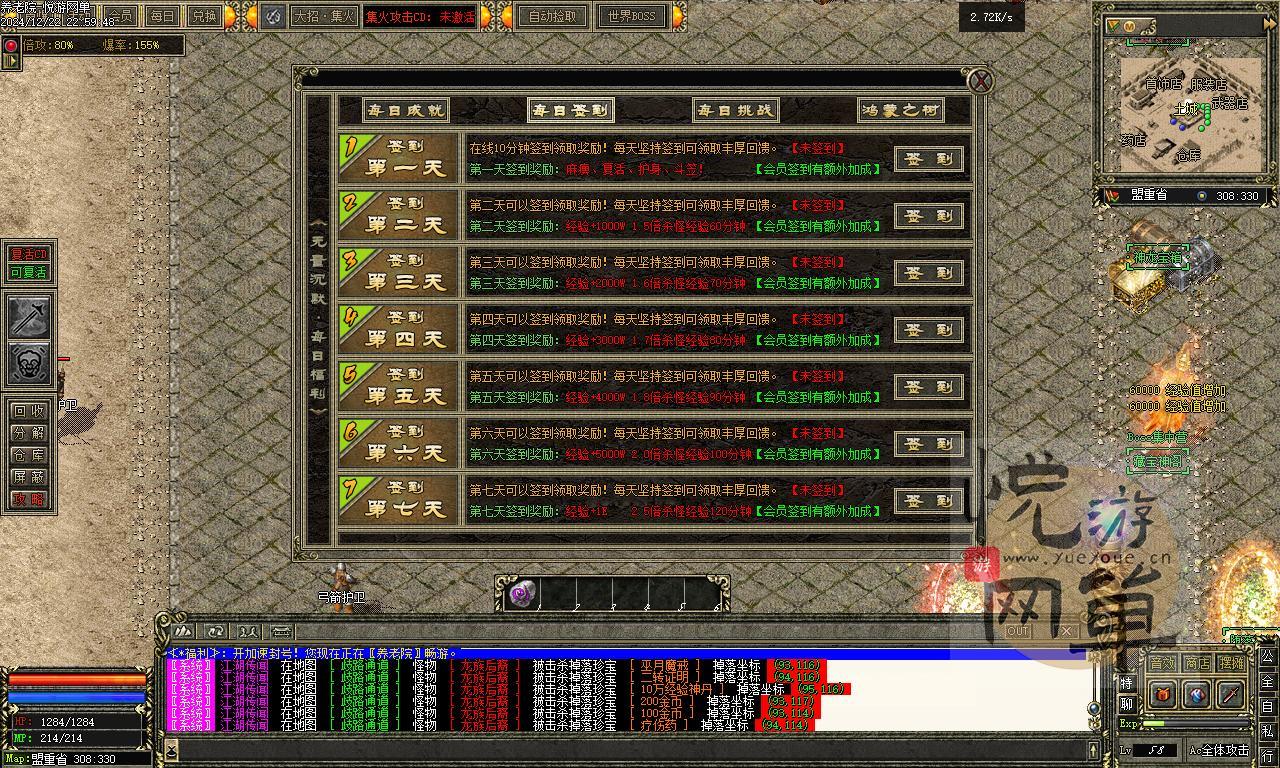Sign in for day one (第一天)
Image resolution: width=1280 pixels, height=768 pixels.
929,159
